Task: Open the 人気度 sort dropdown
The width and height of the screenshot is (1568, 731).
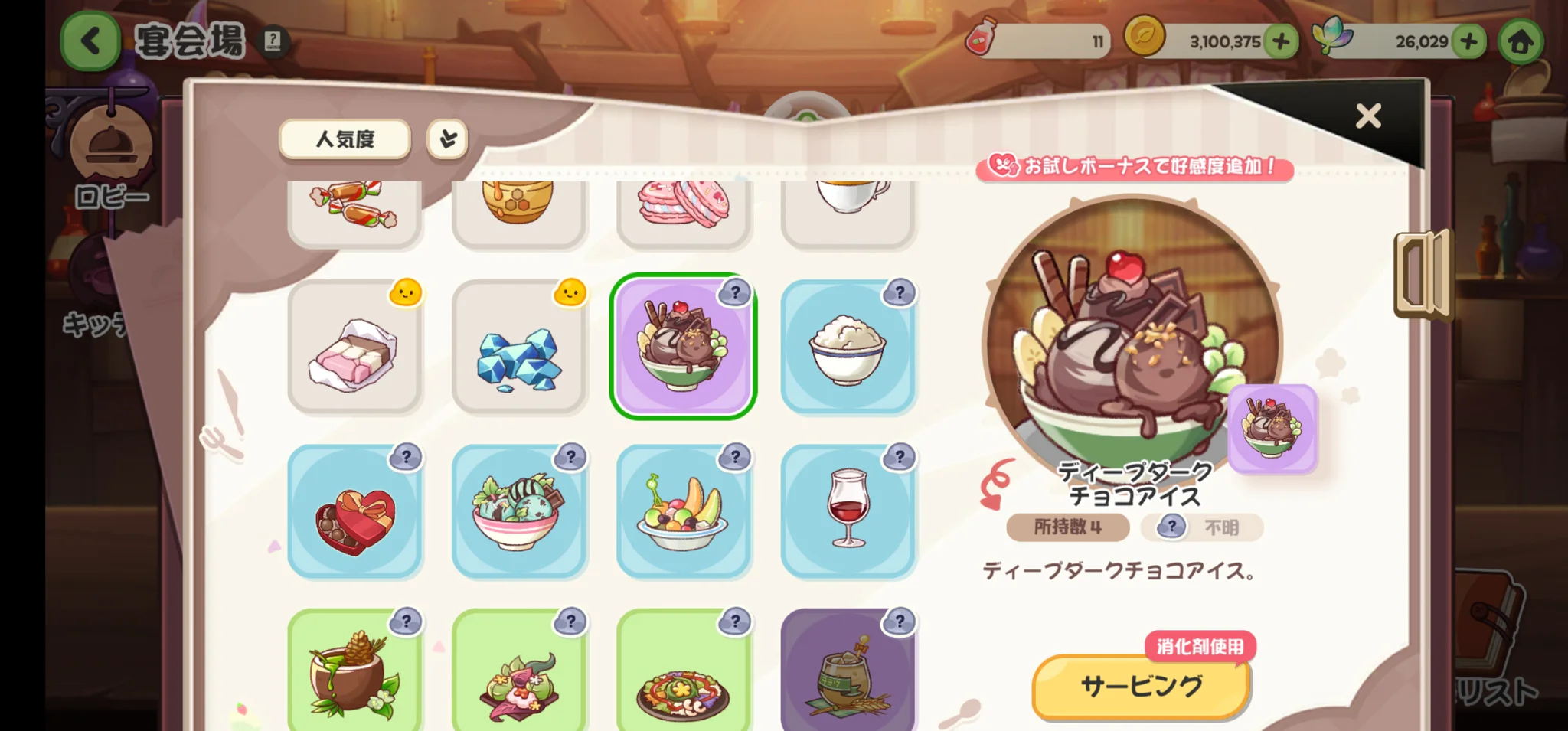Action: point(345,139)
